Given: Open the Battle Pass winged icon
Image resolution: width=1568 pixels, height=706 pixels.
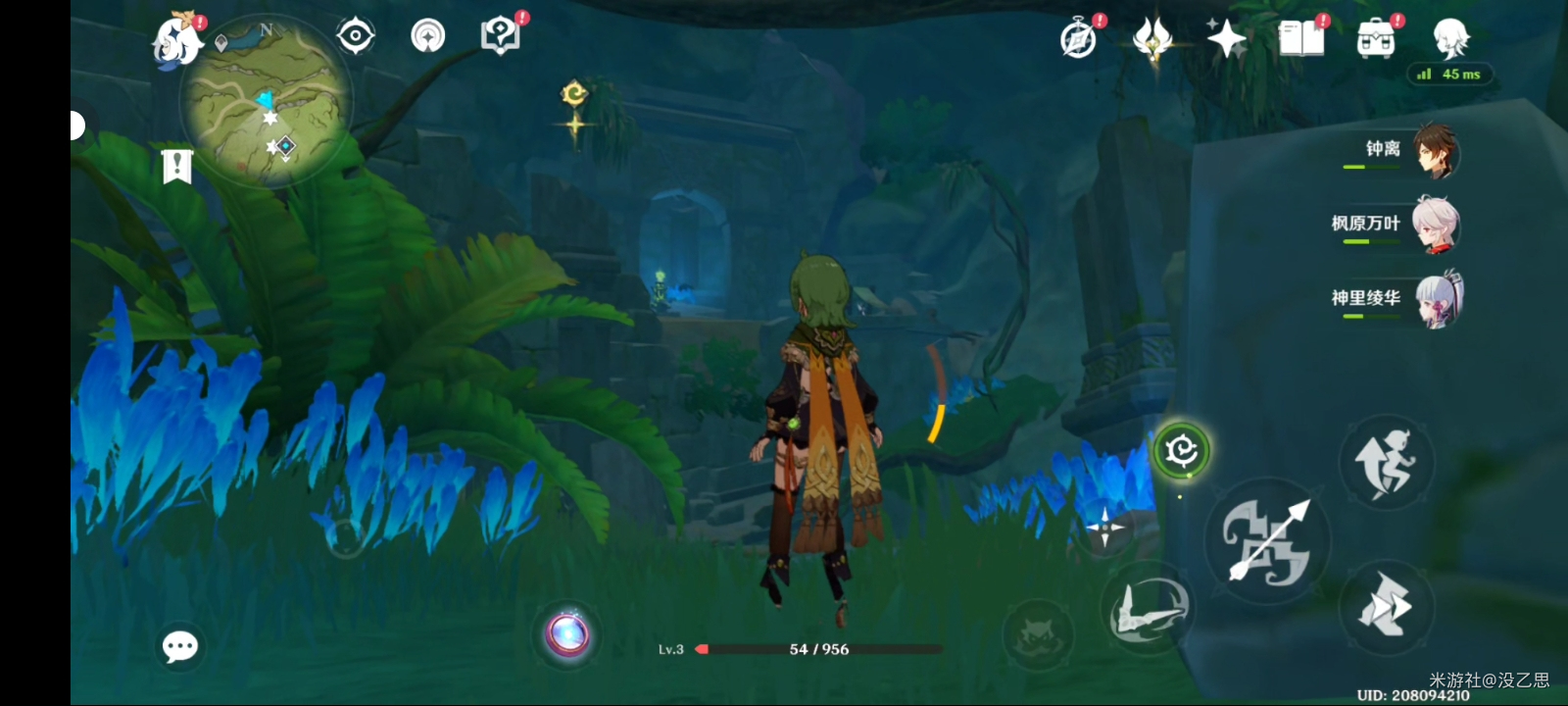Looking at the screenshot, I should [x=1153, y=39].
